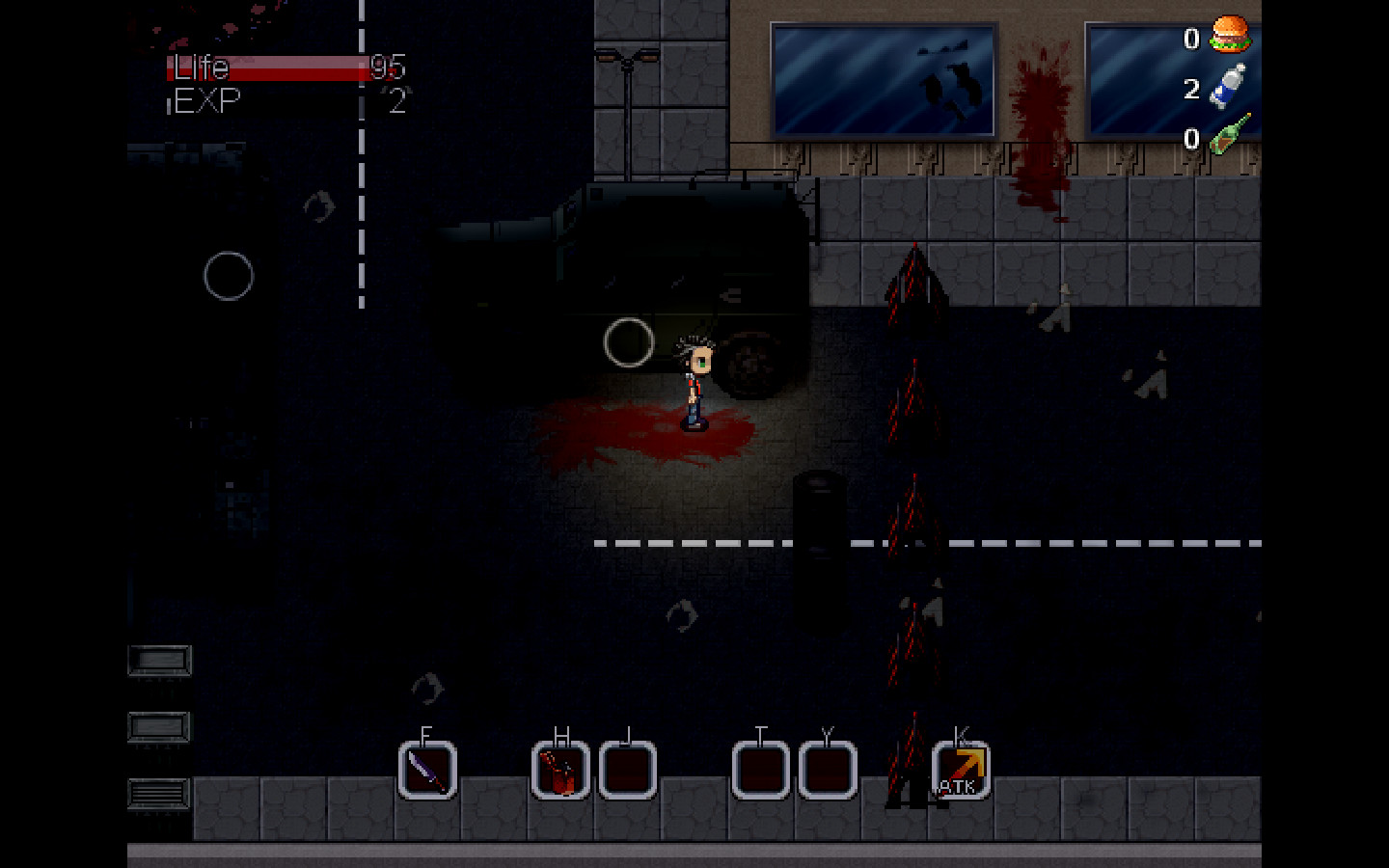Screen dimensions: 1389x868
Task: Select the empty hotbar slot T
Action: tap(760, 772)
